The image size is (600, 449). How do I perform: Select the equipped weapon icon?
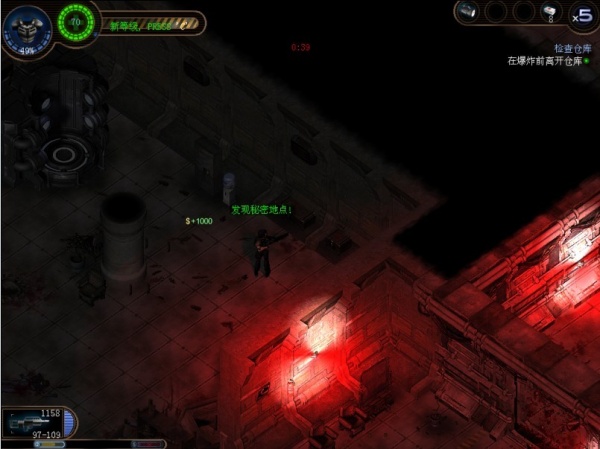click(x=22, y=424)
